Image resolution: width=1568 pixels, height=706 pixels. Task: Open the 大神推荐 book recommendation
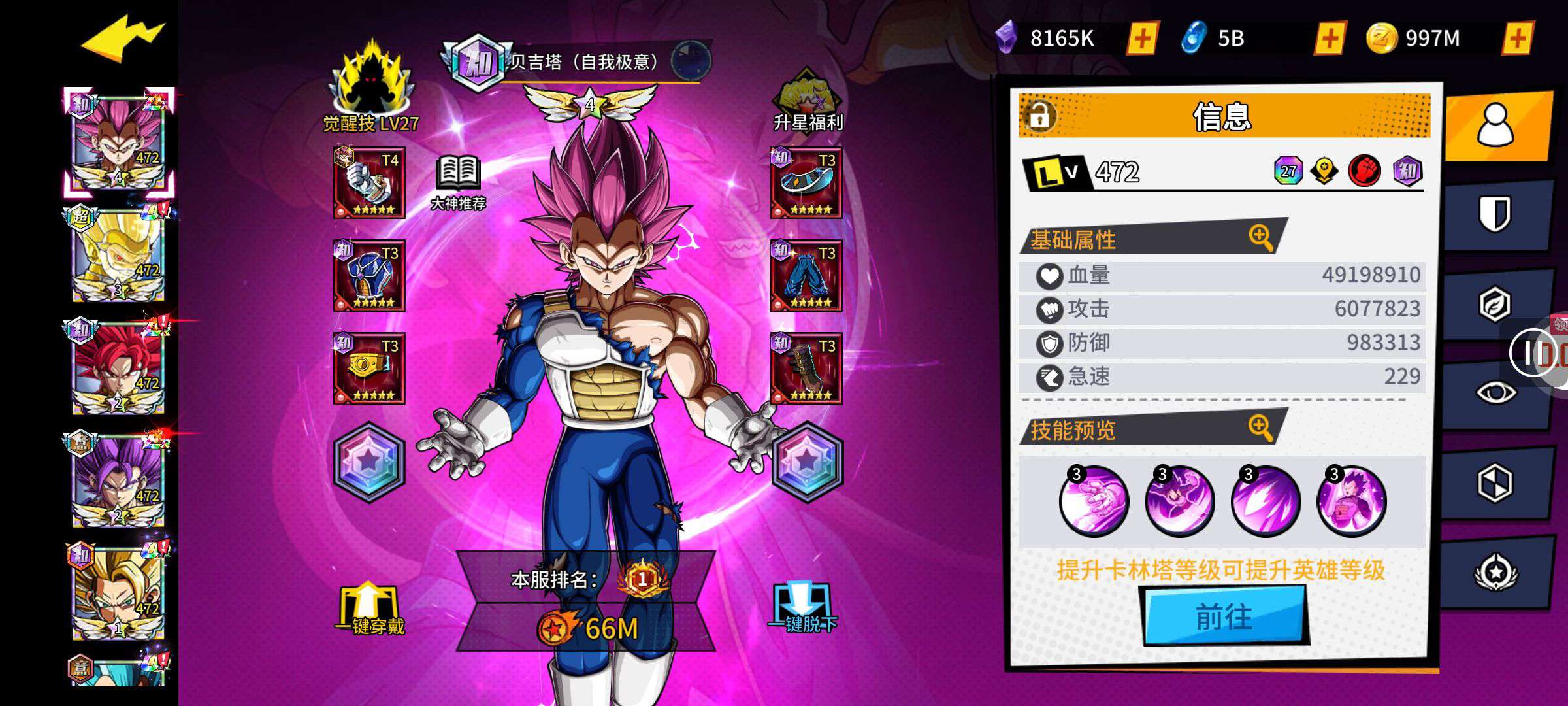(458, 182)
